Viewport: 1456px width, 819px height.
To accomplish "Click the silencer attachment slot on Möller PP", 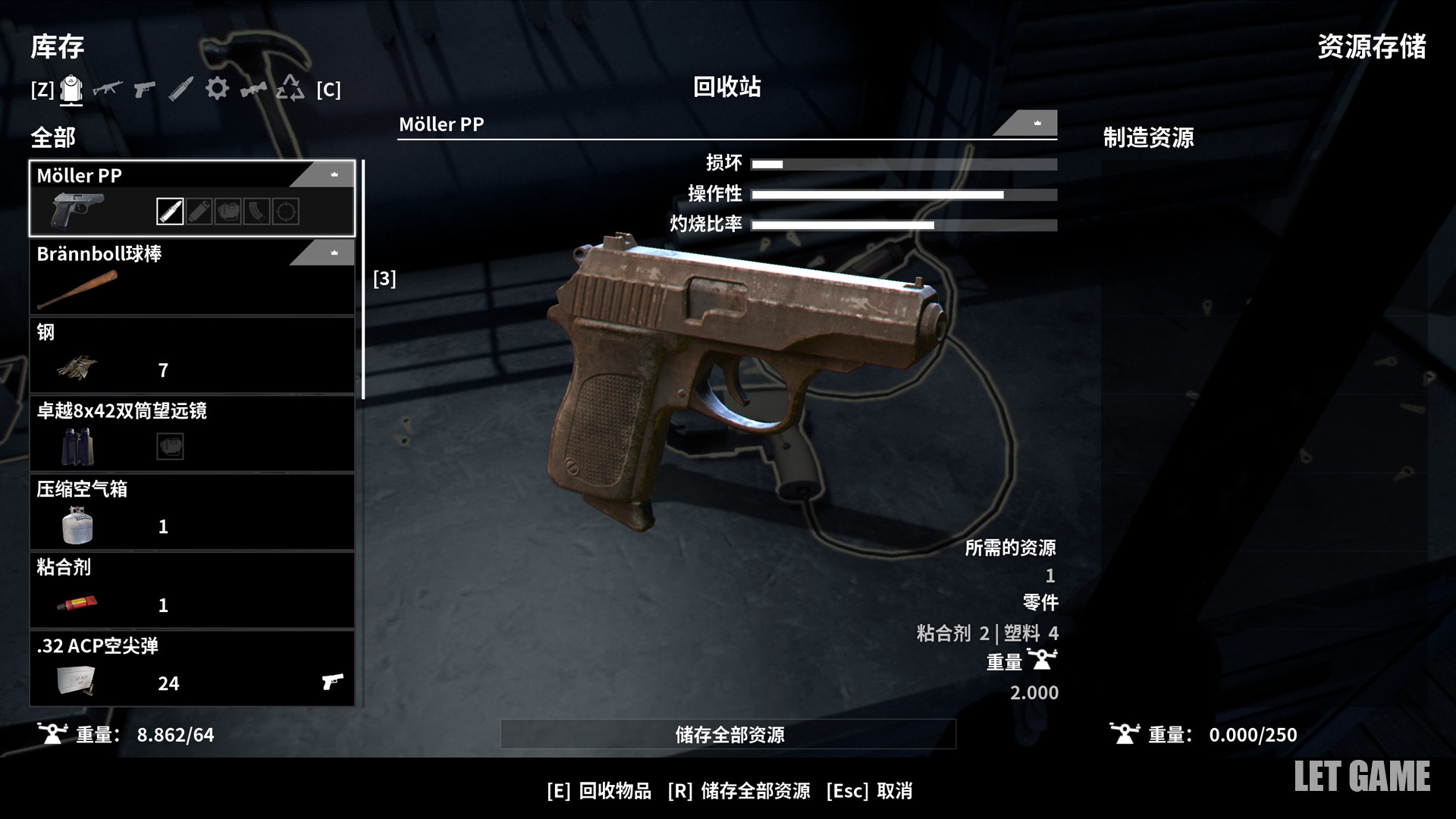I will click(199, 212).
